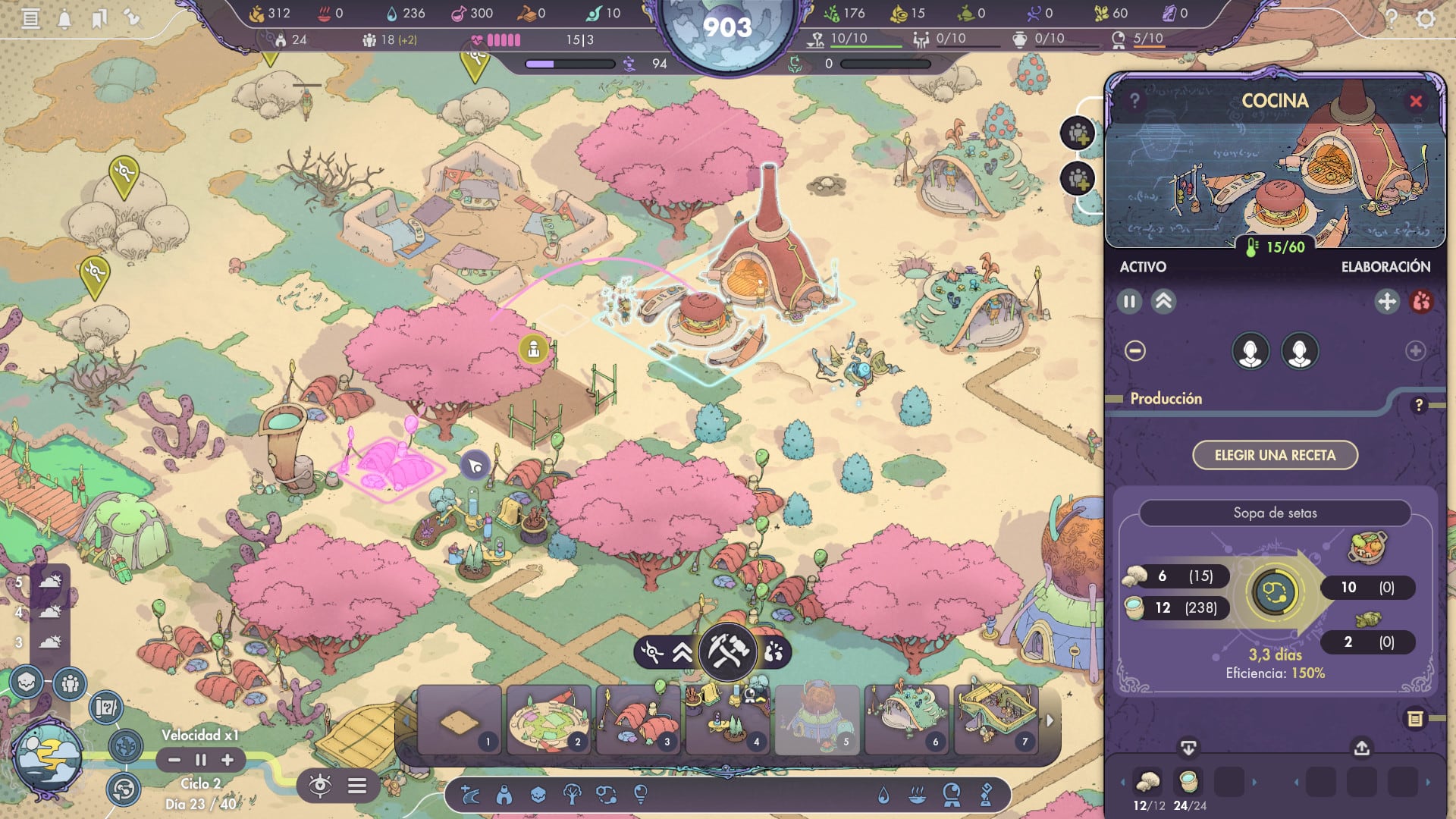This screenshot has height=819, width=1456.
Task: Show next build page with right arrow
Action: pyautogui.click(x=1050, y=720)
